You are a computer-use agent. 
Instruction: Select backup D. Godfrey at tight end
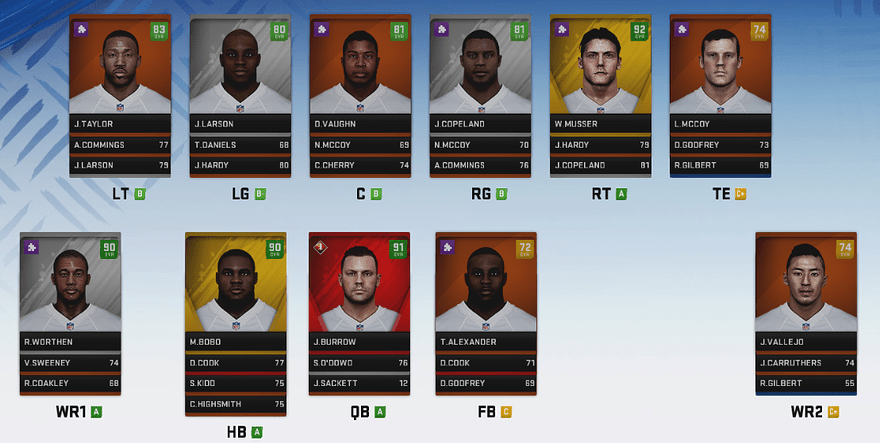pos(720,144)
